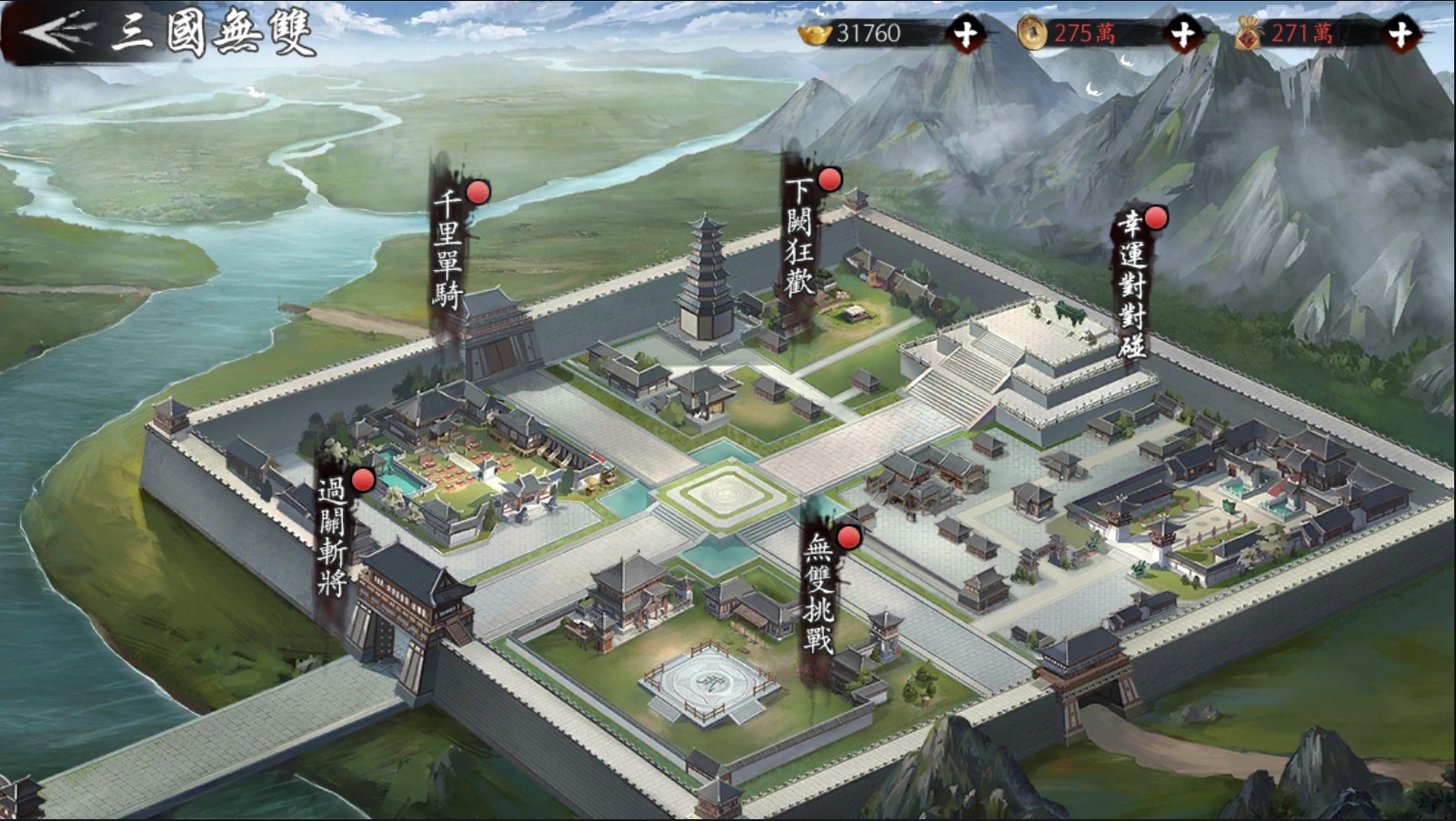Image resolution: width=1456 pixels, height=821 pixels.
Task: Go back using the arrow button
Action: (56, 33)
